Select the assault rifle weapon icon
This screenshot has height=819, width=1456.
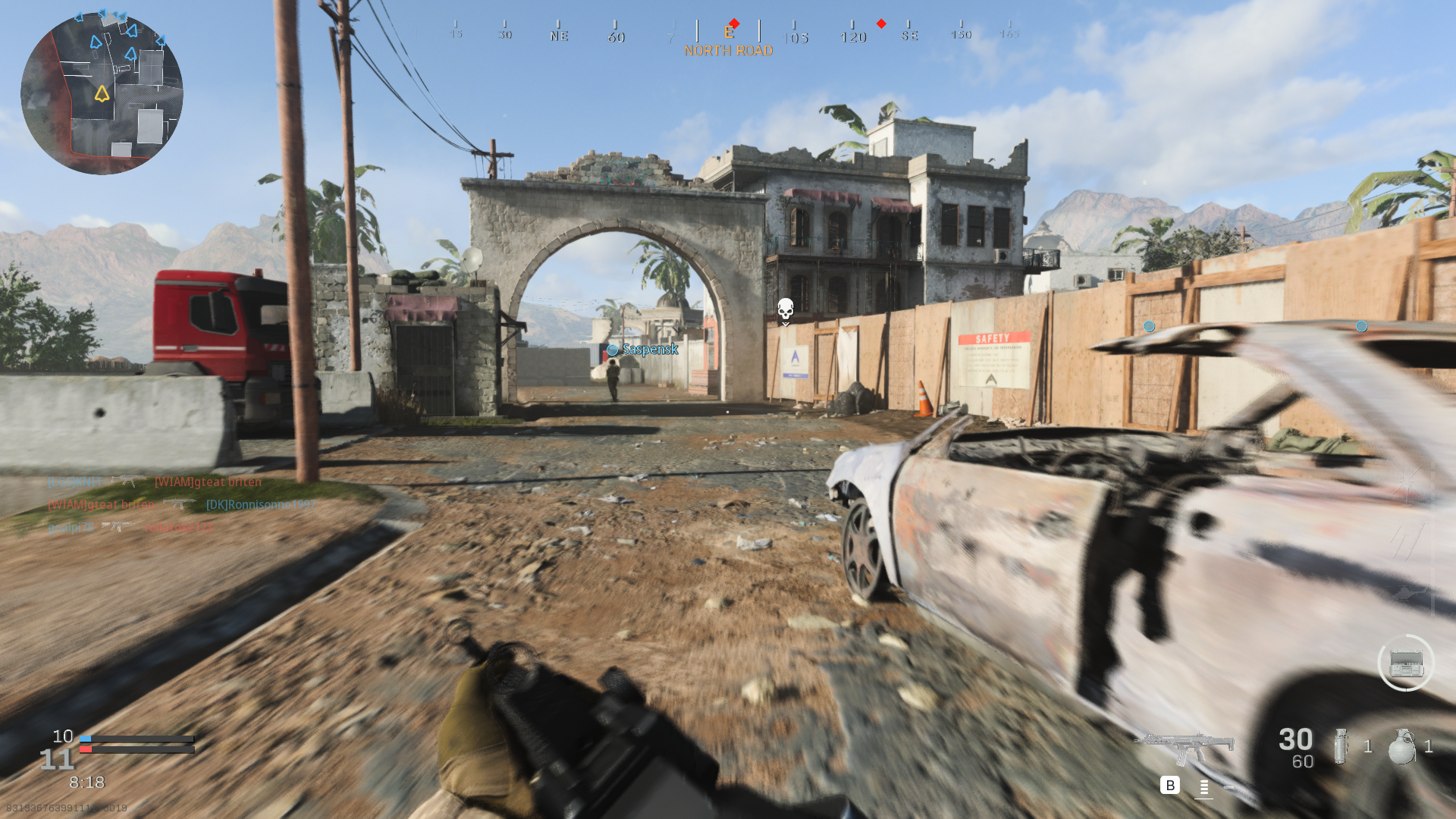pos(1185,748)
